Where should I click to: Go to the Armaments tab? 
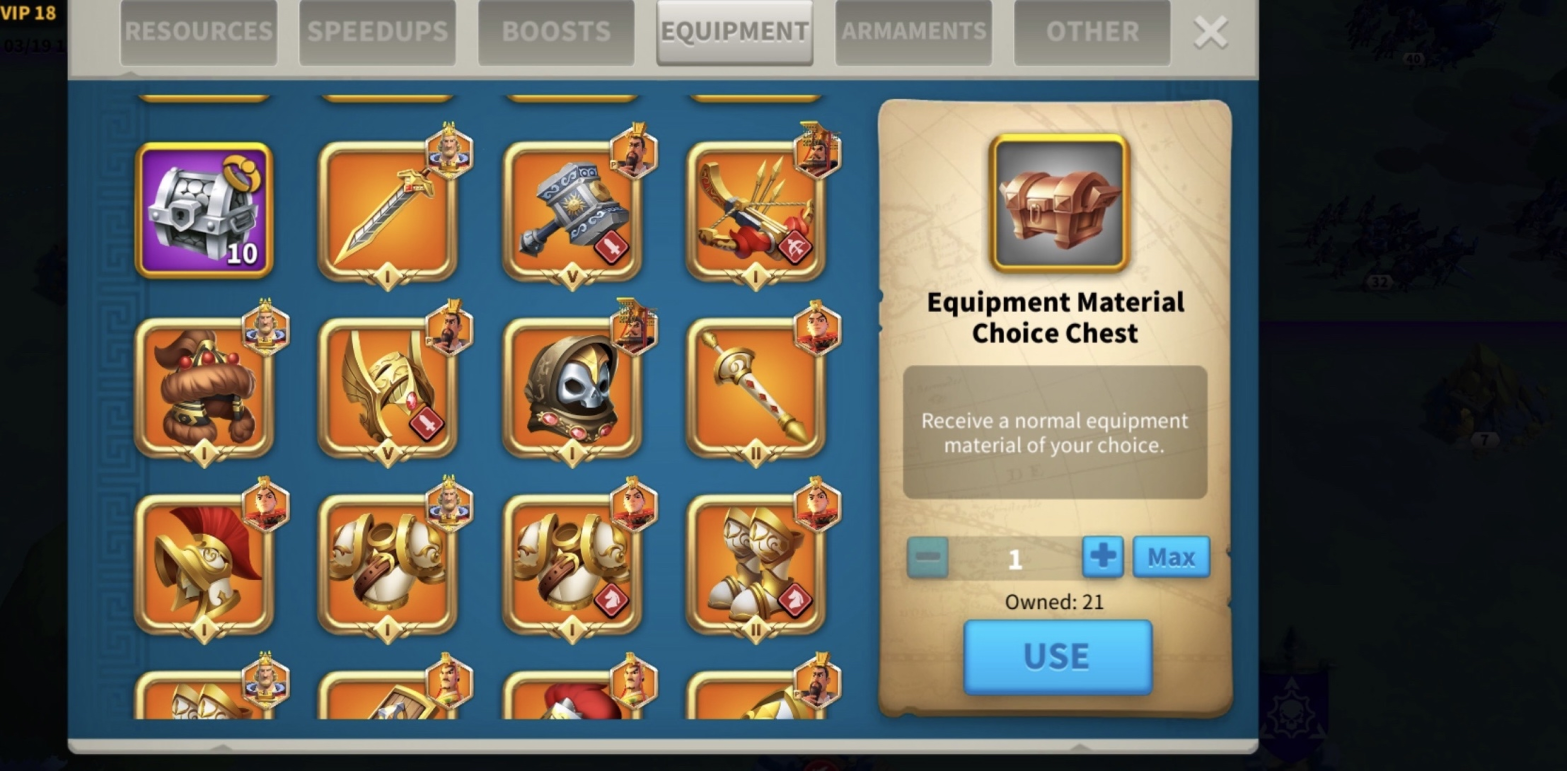pos(913,32)
